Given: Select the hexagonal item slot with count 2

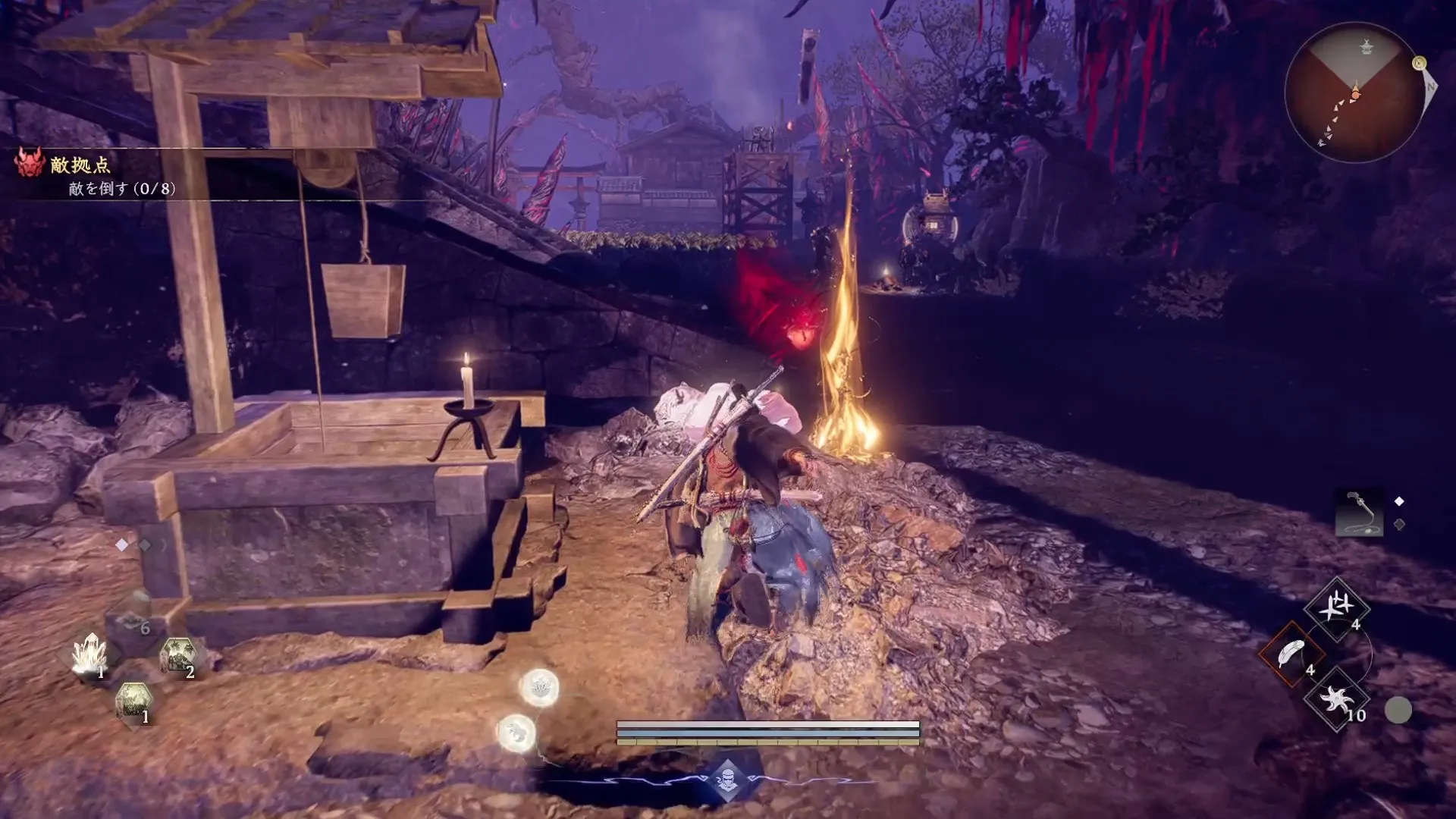Looking at the screenshot, I should pos(178,656).
